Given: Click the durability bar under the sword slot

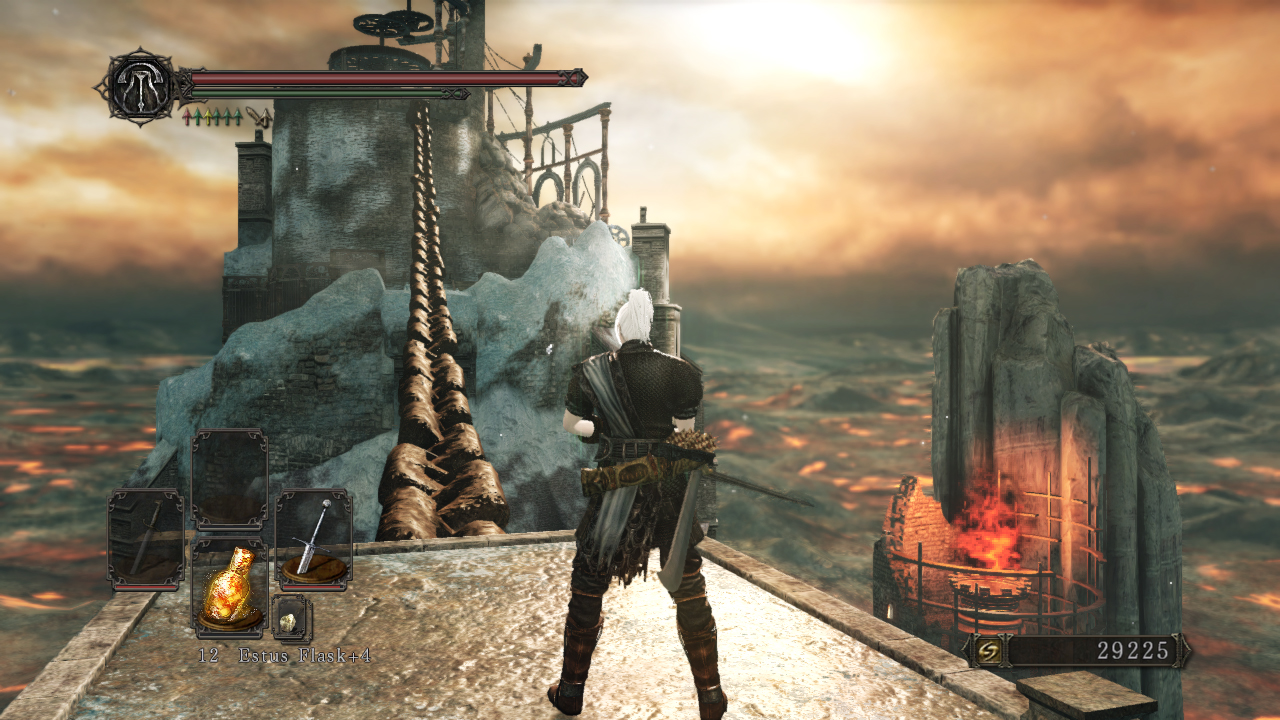Looking at the screenshot, I should tap(144, 587).
